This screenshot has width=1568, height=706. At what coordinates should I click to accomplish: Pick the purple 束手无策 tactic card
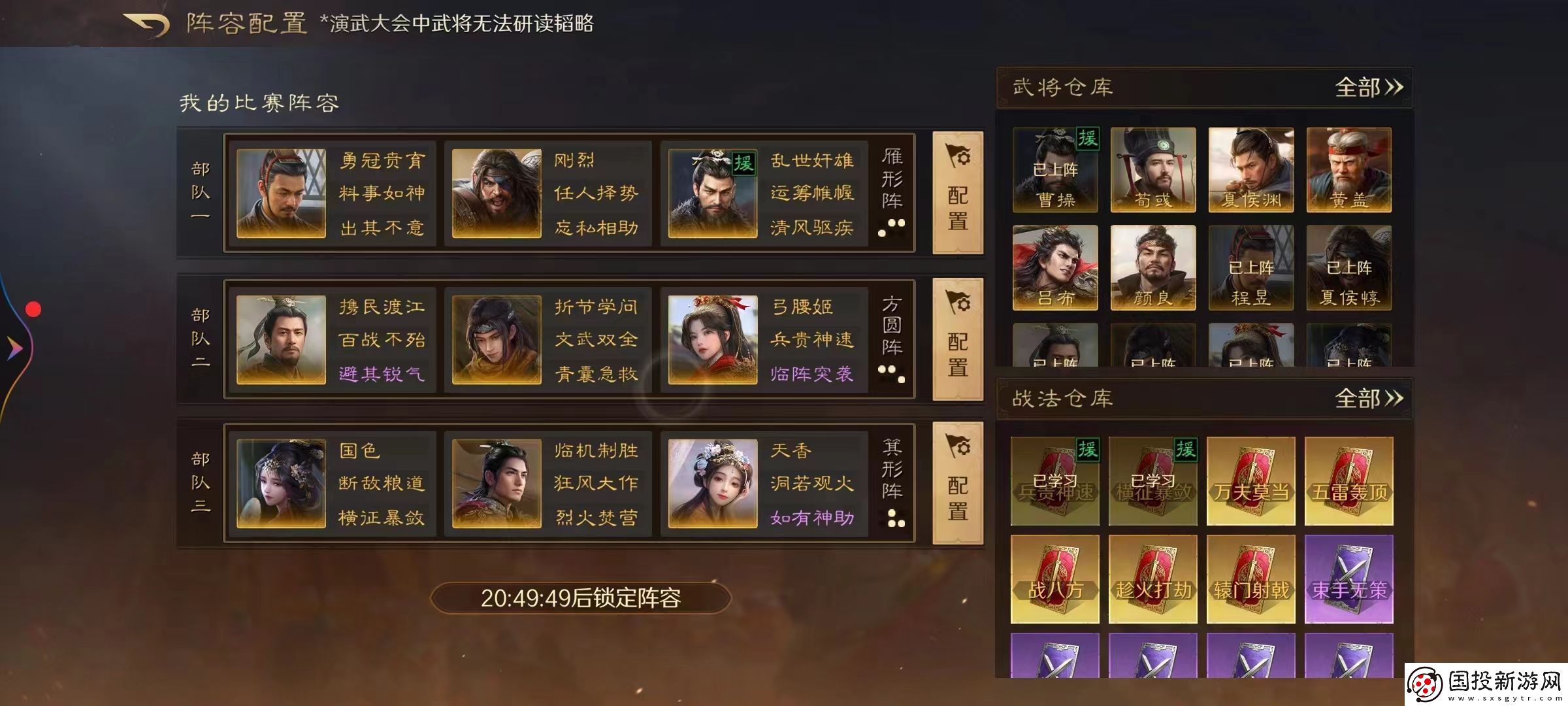point(1348,578)
